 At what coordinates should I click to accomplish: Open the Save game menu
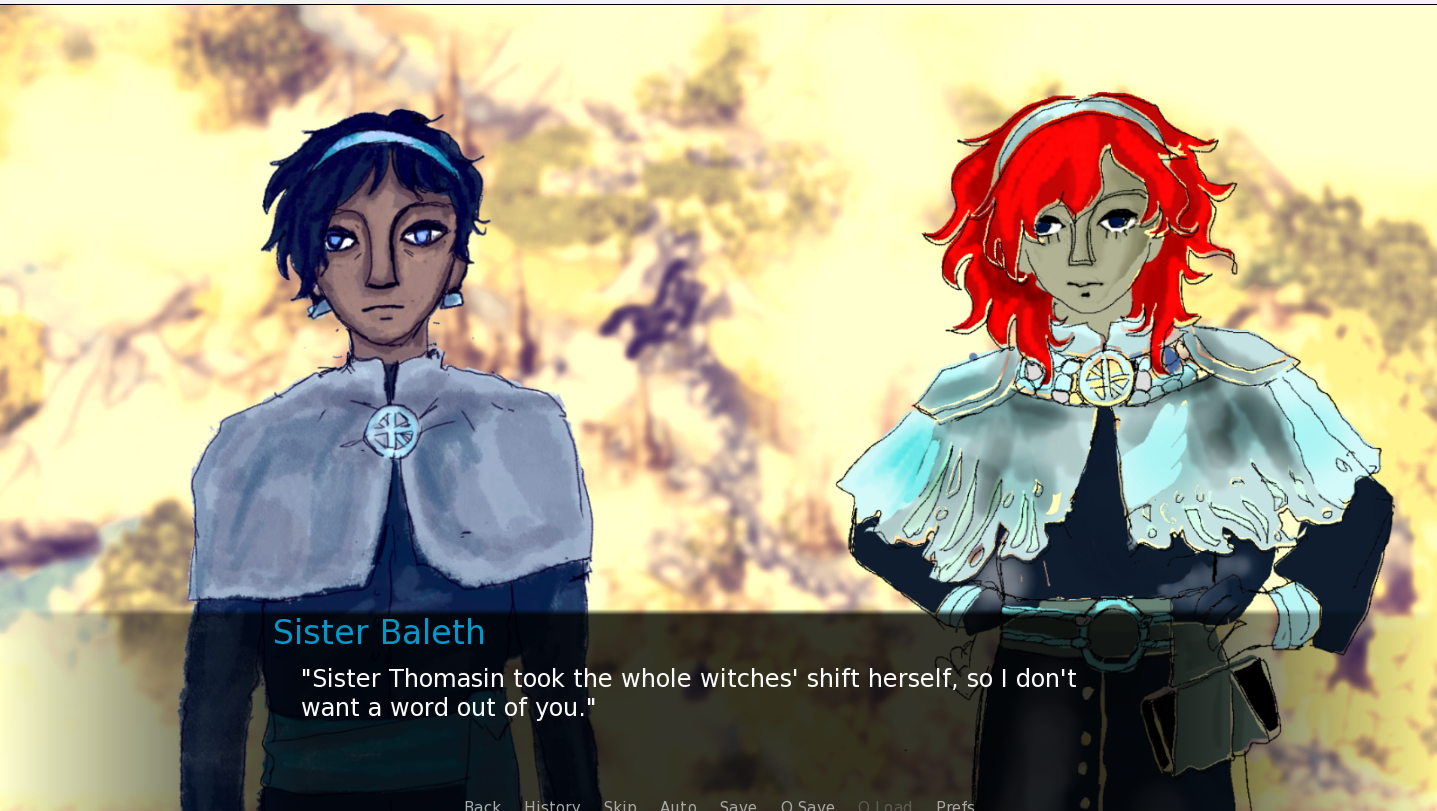(738, 805)
